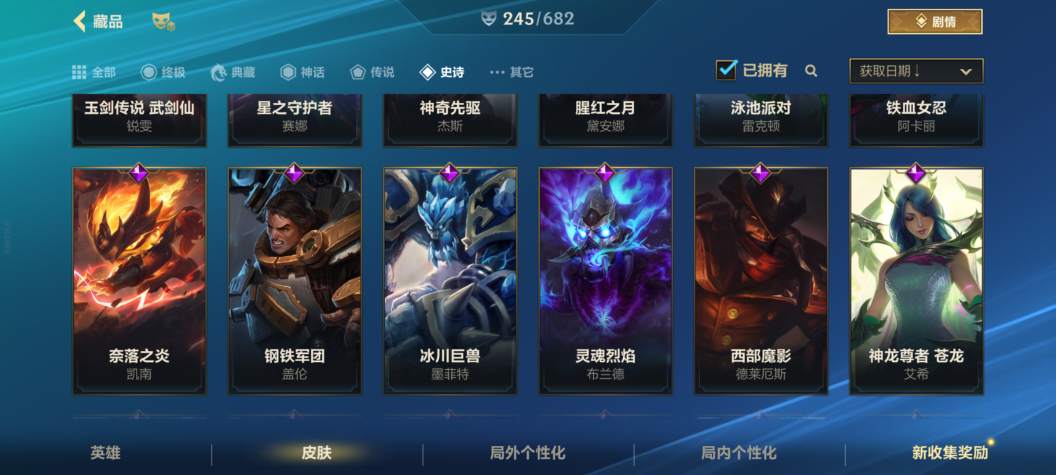The height and width of the screenshot is (475, 1056).
Task: View the 冰川巨兽 墨菲特 skin card
Action: pyautogui.click(x=450, y=280)
